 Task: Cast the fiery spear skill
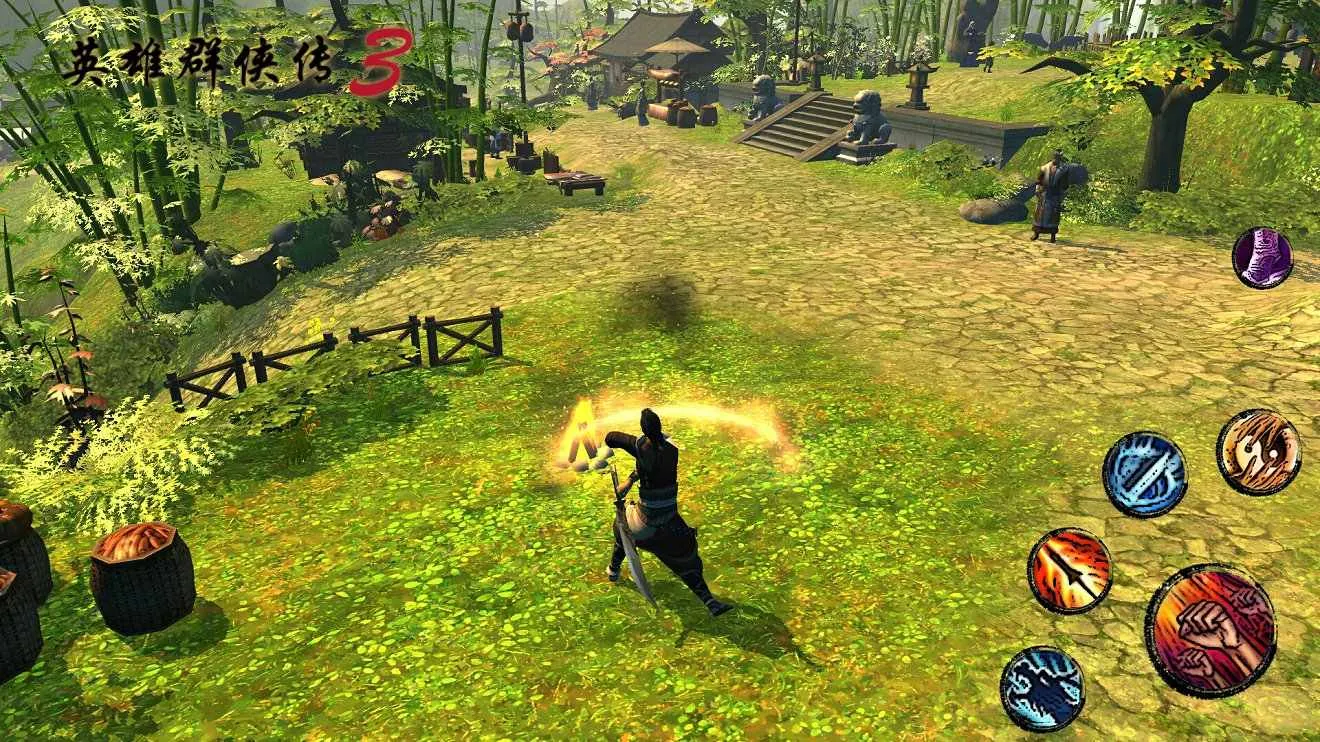point(1070,570)
